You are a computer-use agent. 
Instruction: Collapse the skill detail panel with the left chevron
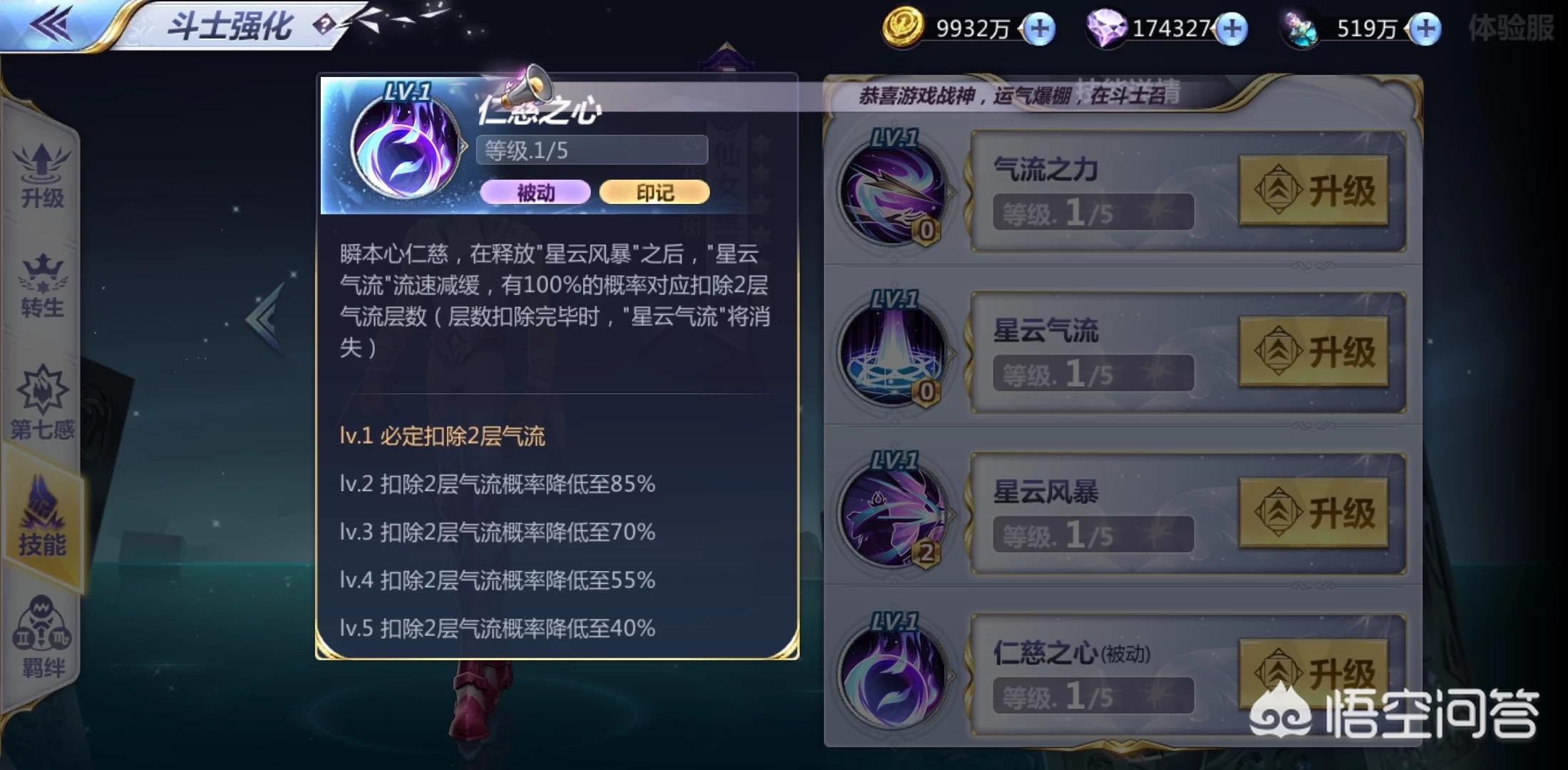click(264, 316)
